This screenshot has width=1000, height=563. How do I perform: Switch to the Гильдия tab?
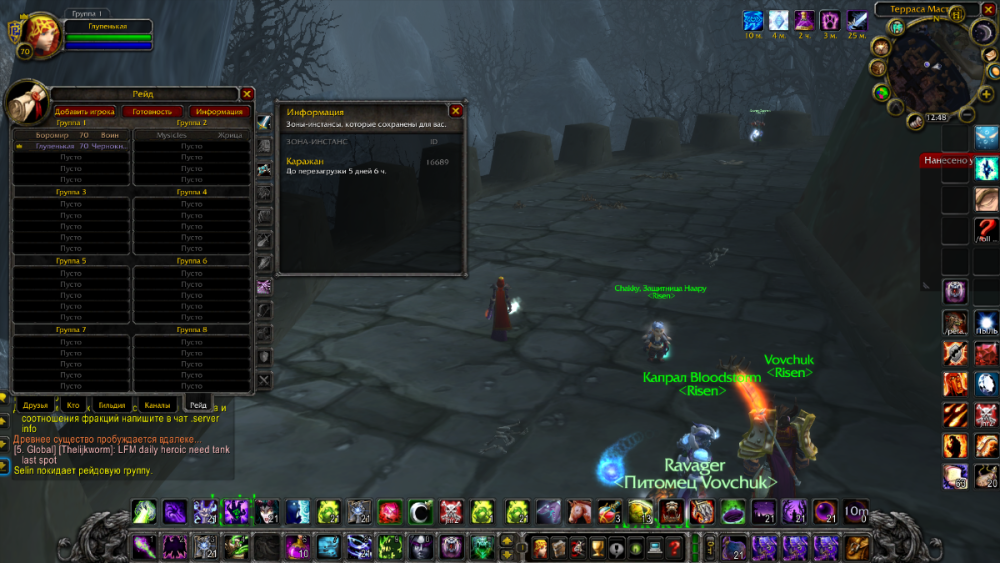[112, 405]
